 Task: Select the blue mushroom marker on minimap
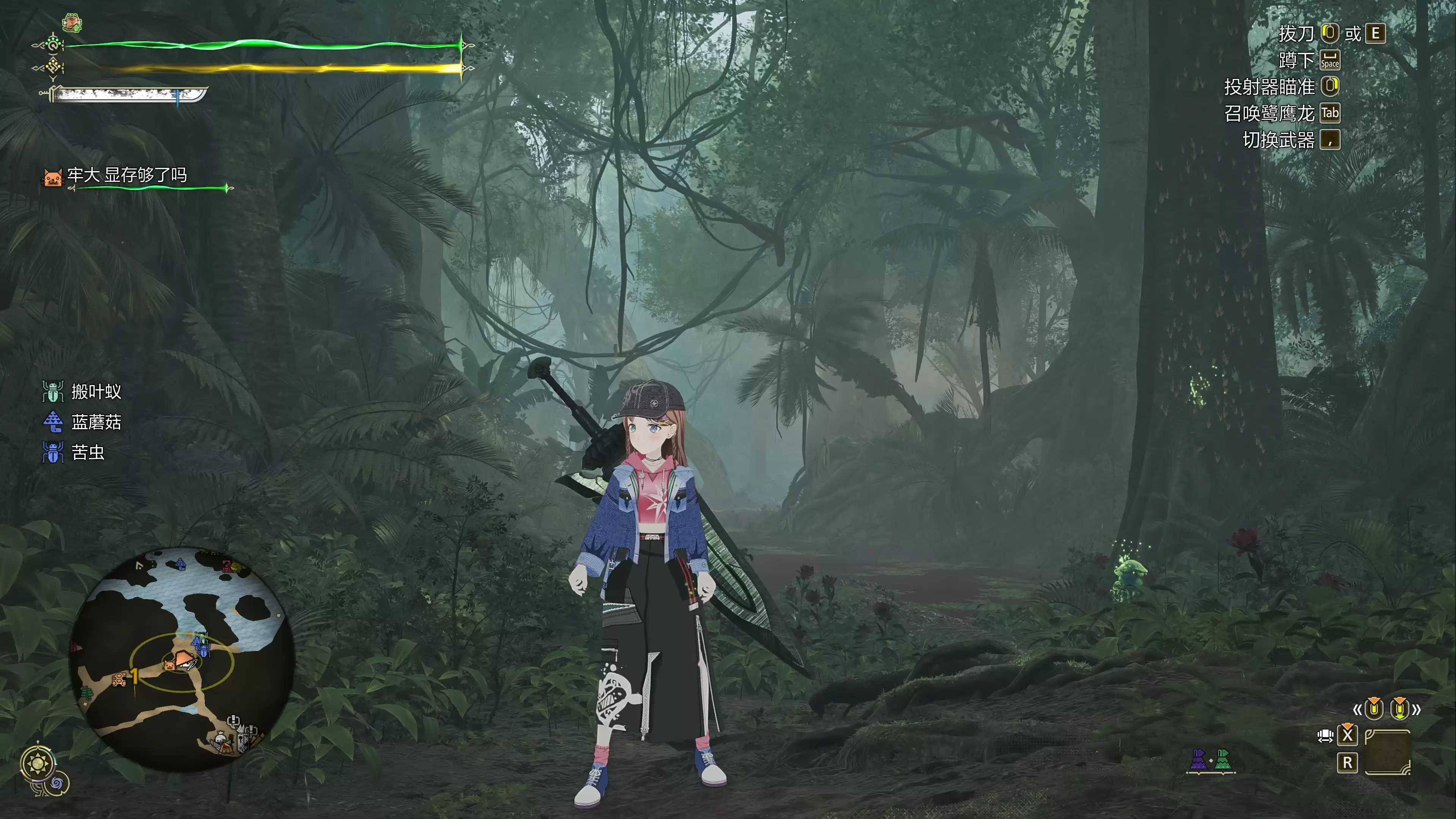click(180, 563)
